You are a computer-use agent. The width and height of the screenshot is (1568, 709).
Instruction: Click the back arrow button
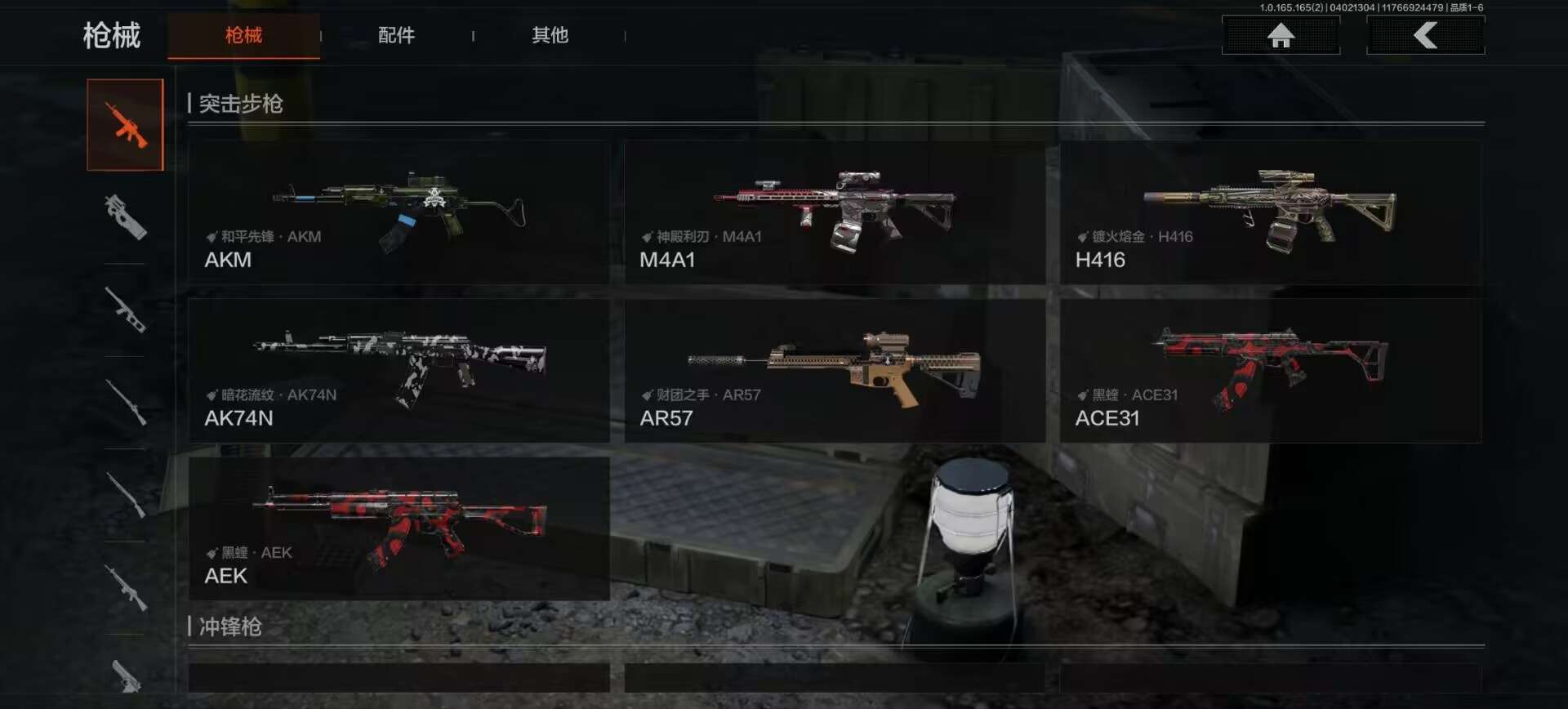1425,35
